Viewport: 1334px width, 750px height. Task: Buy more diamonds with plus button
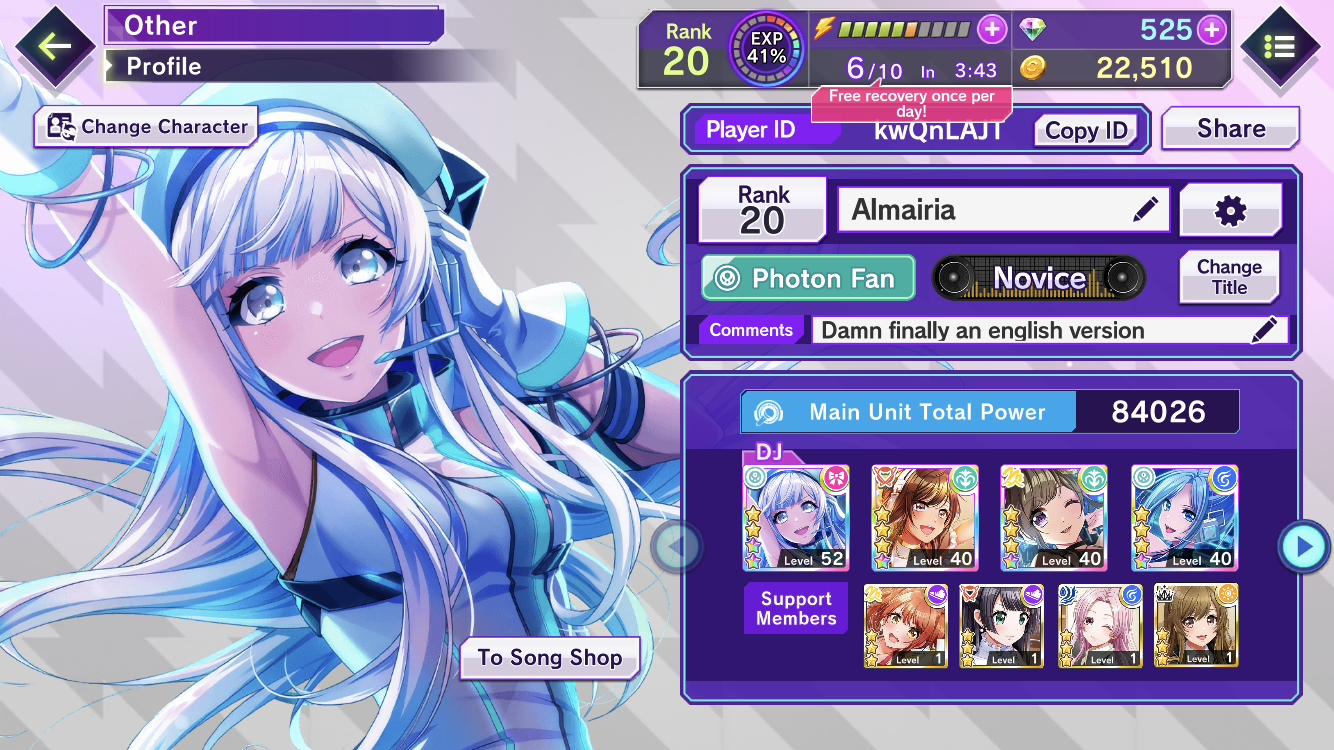pos(1212,30)
